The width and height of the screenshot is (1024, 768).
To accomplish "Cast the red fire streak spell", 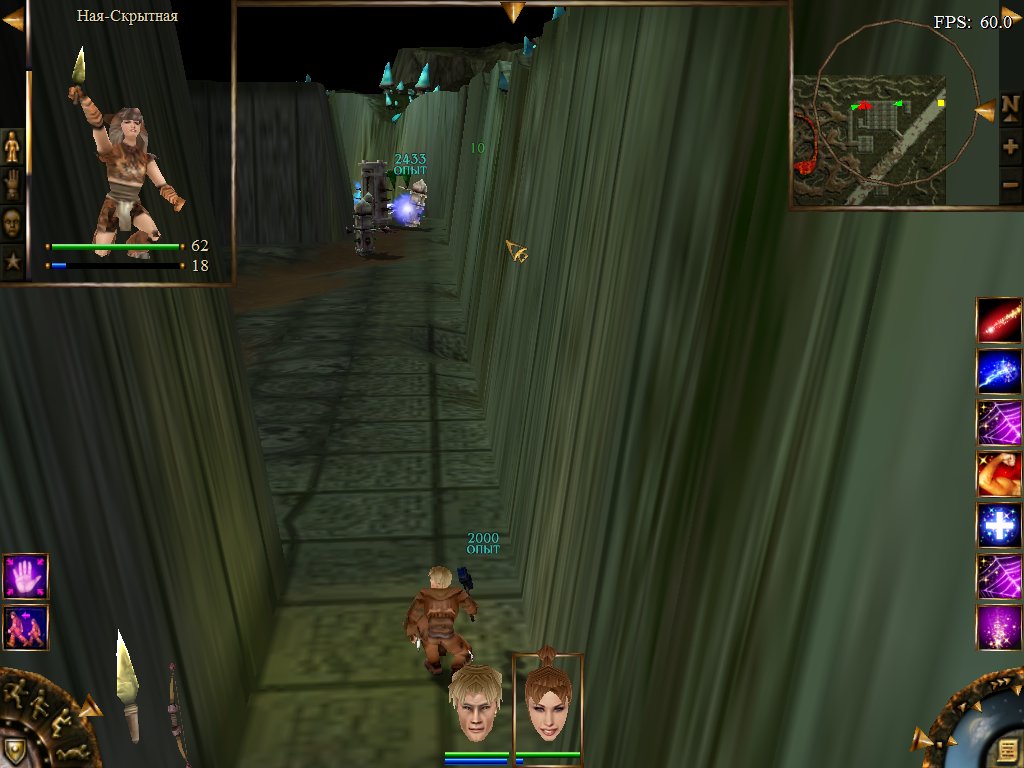I will pyautogui.click(x=999, y=320).
